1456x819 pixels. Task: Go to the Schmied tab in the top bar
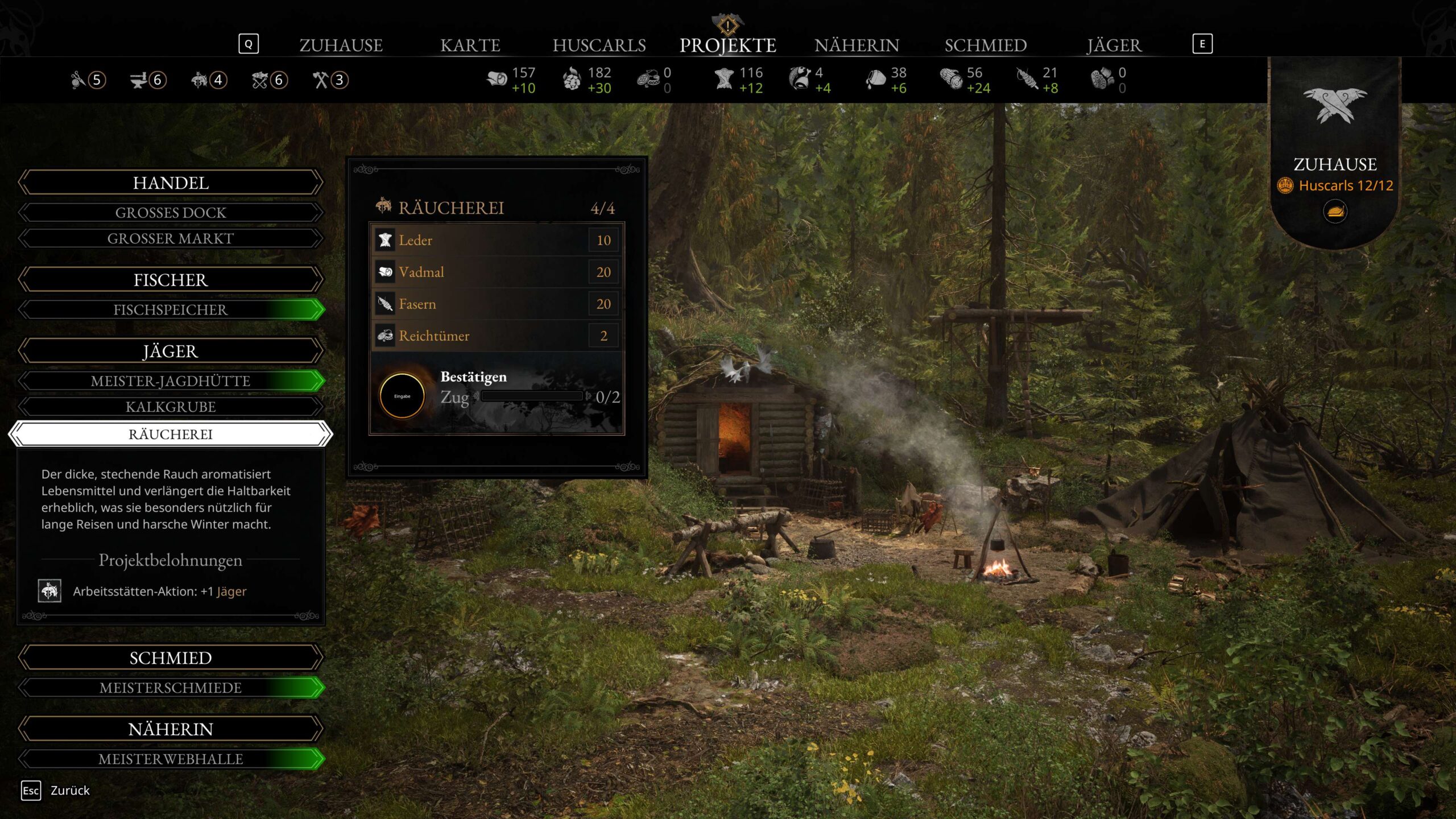(x=985, y=45)
